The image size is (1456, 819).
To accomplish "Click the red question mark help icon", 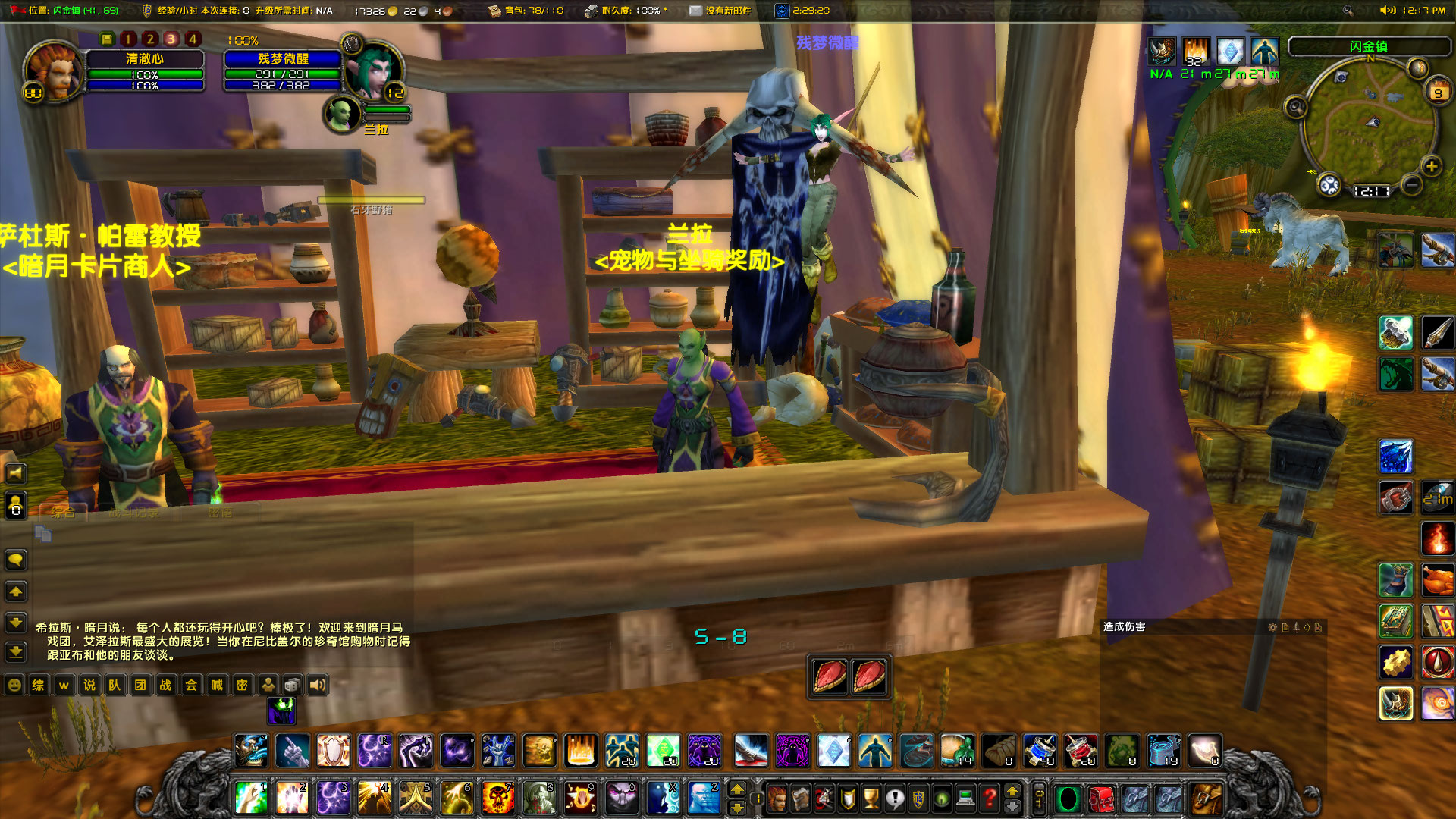I will [989, 796].
